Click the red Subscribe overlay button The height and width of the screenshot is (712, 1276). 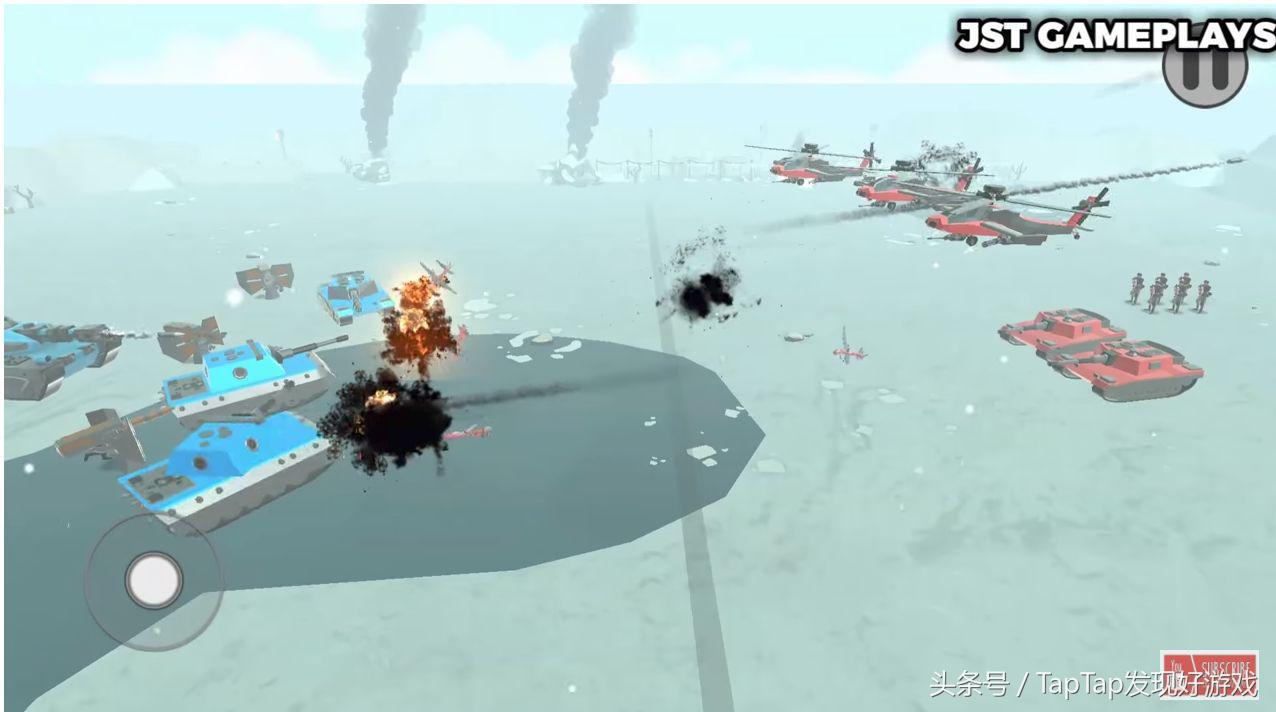tap(1208, 672)
